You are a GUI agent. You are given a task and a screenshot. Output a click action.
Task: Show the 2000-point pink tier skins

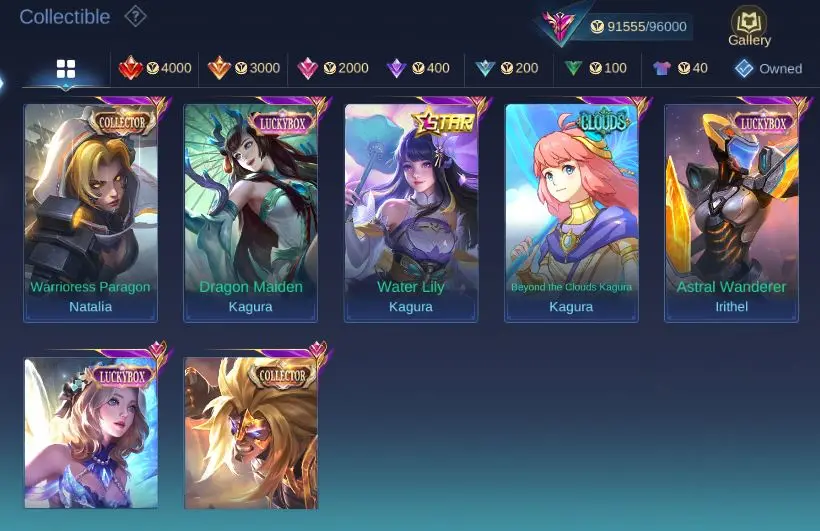coord(332,68)
